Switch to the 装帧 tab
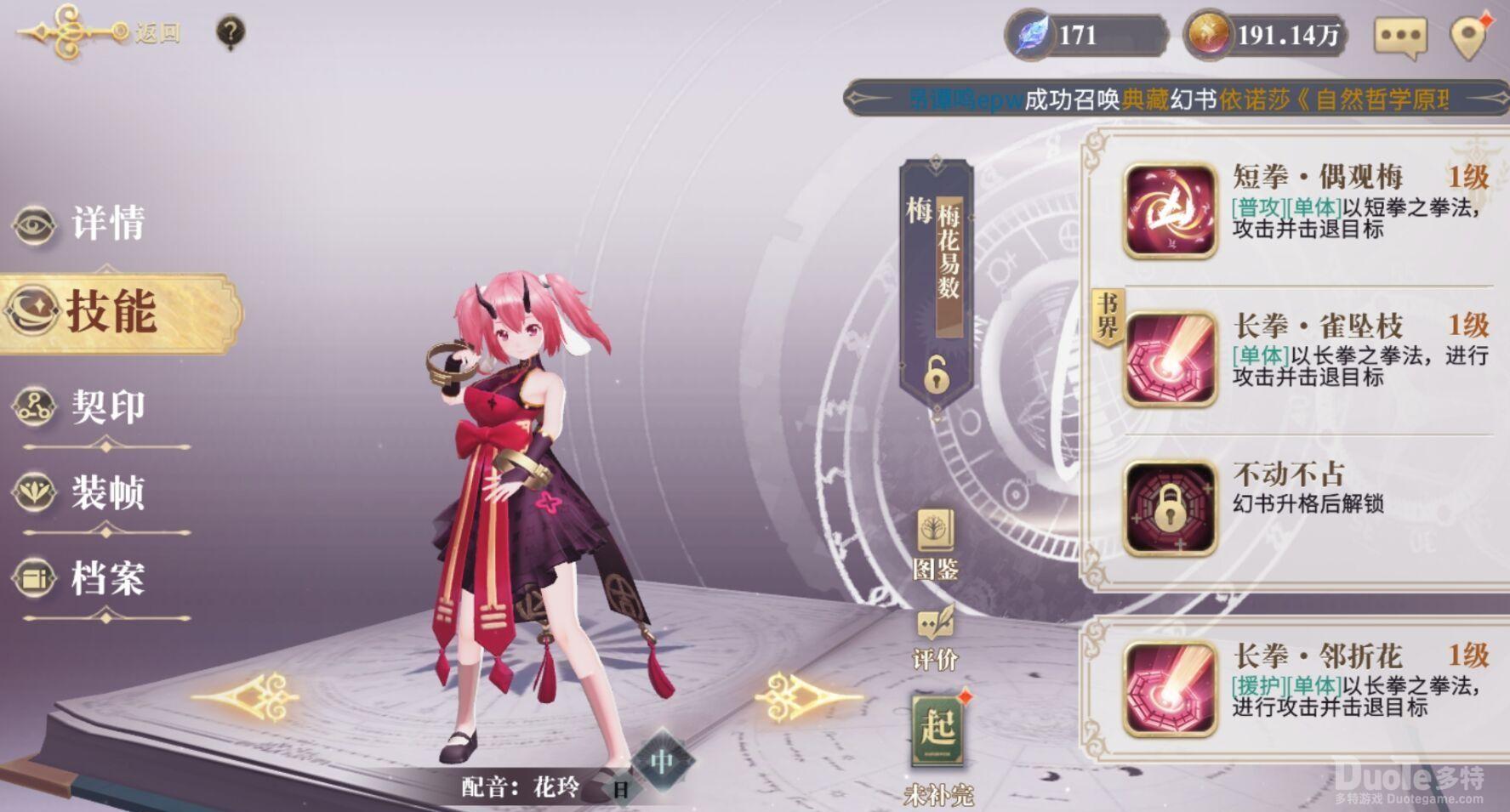Image resolution: width=1510 pixels, height=812 pixels. 81,492
